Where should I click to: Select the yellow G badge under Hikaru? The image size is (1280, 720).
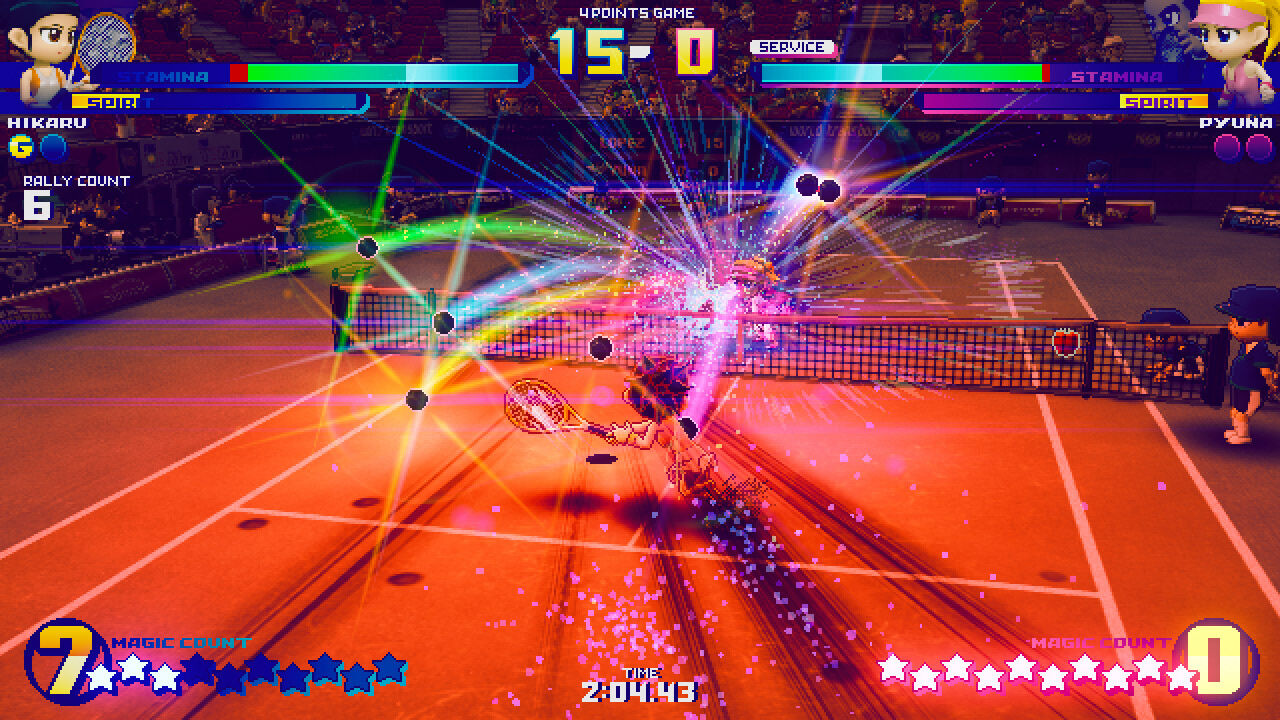pos(22,146)
